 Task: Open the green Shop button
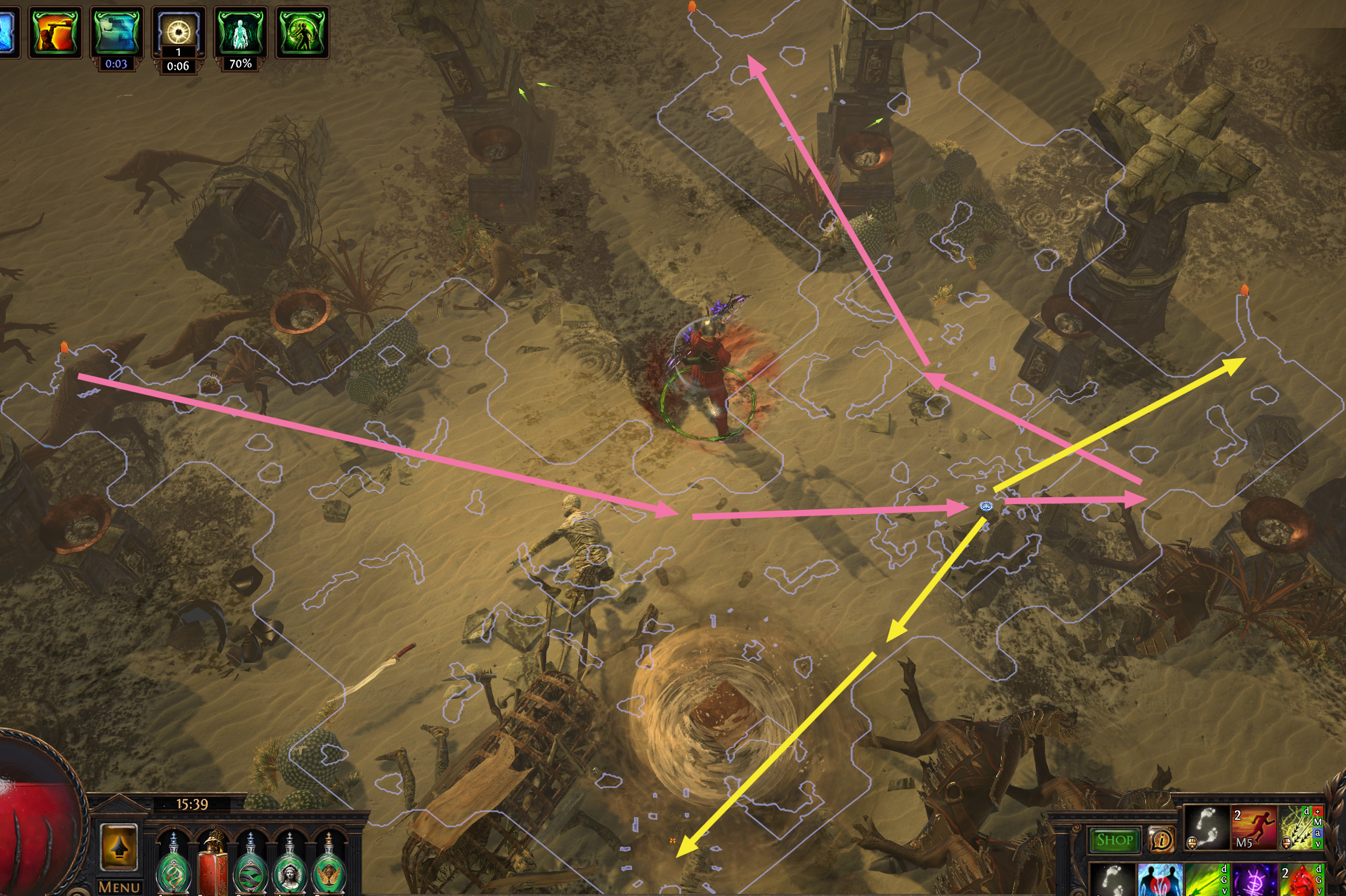point(1114,841)
